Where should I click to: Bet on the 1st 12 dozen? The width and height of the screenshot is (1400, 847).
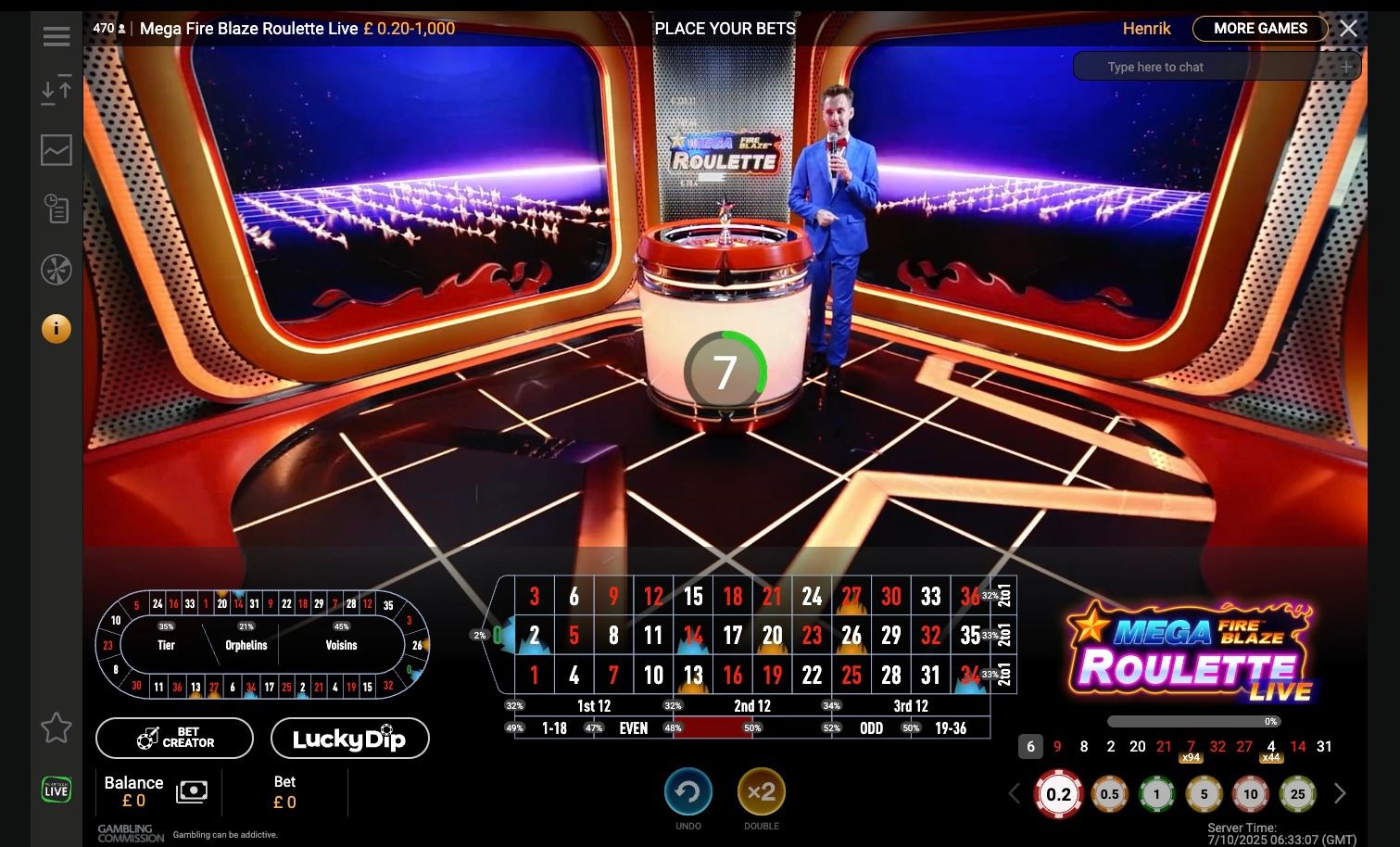594,706
